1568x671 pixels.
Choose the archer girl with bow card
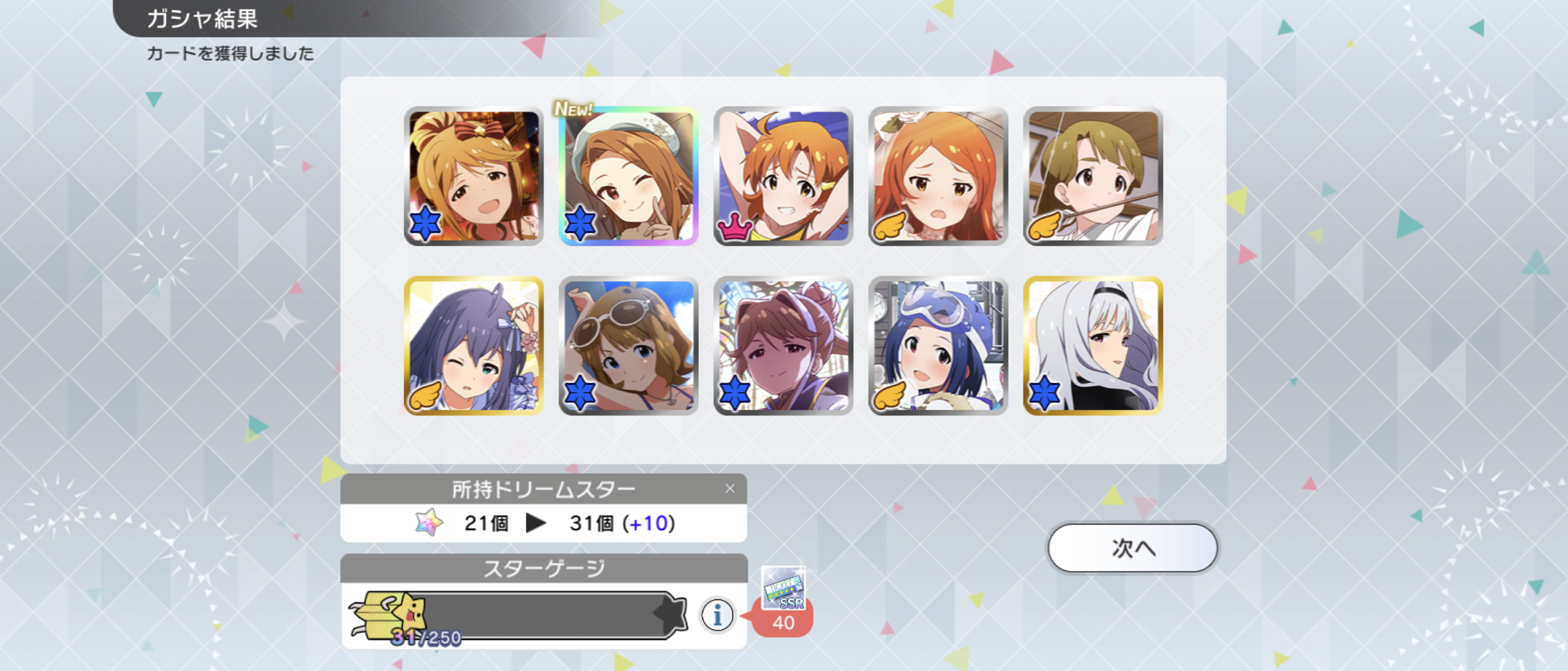[x=1093, y=176]
